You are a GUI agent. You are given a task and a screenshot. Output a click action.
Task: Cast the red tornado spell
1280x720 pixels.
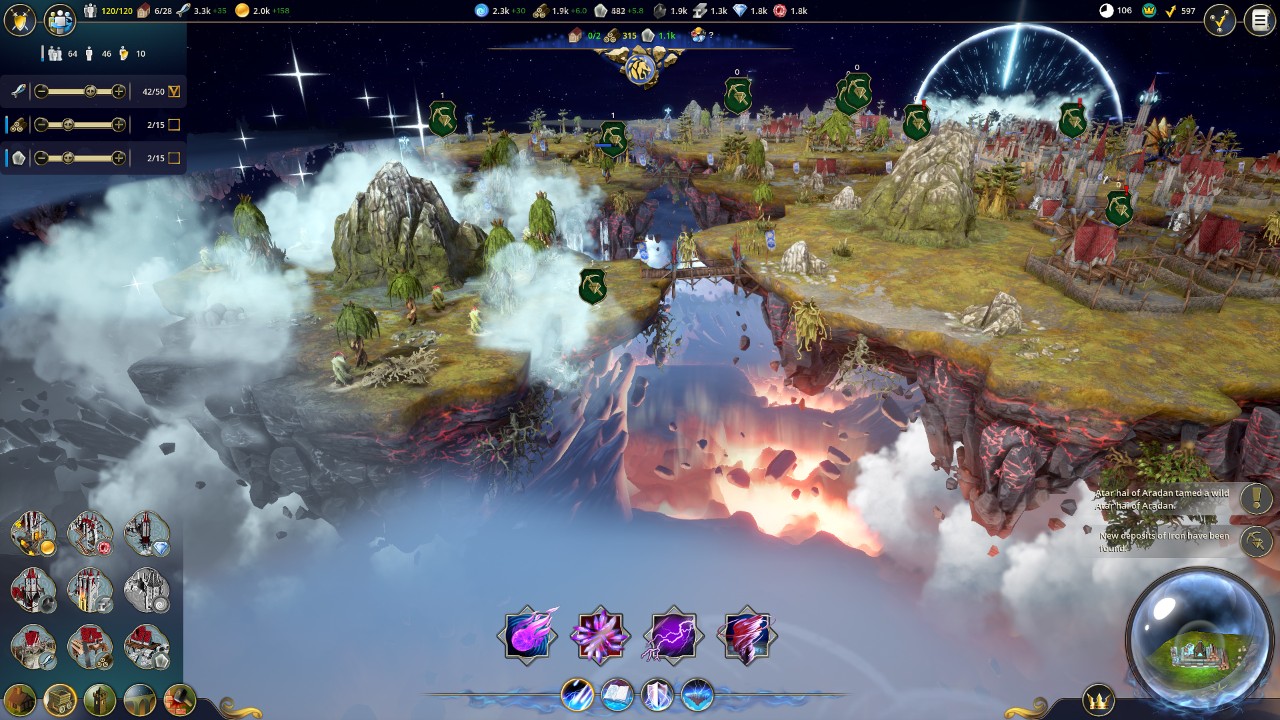click(747, 635)
